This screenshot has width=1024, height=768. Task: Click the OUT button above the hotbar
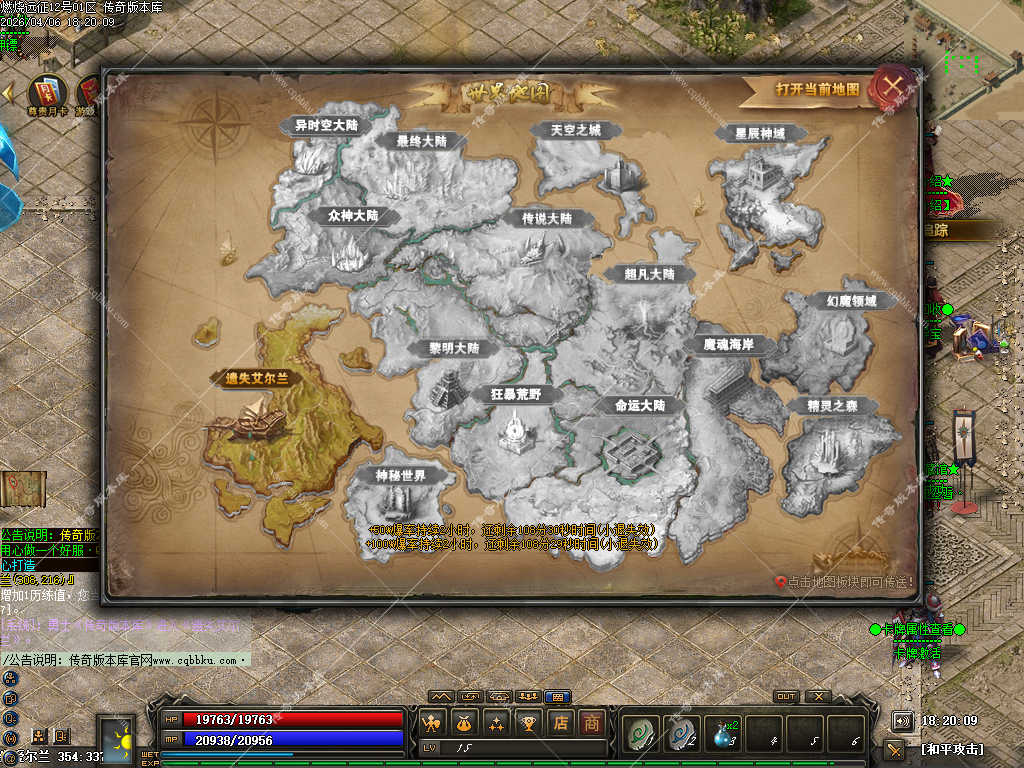click(x=786, y=697)
